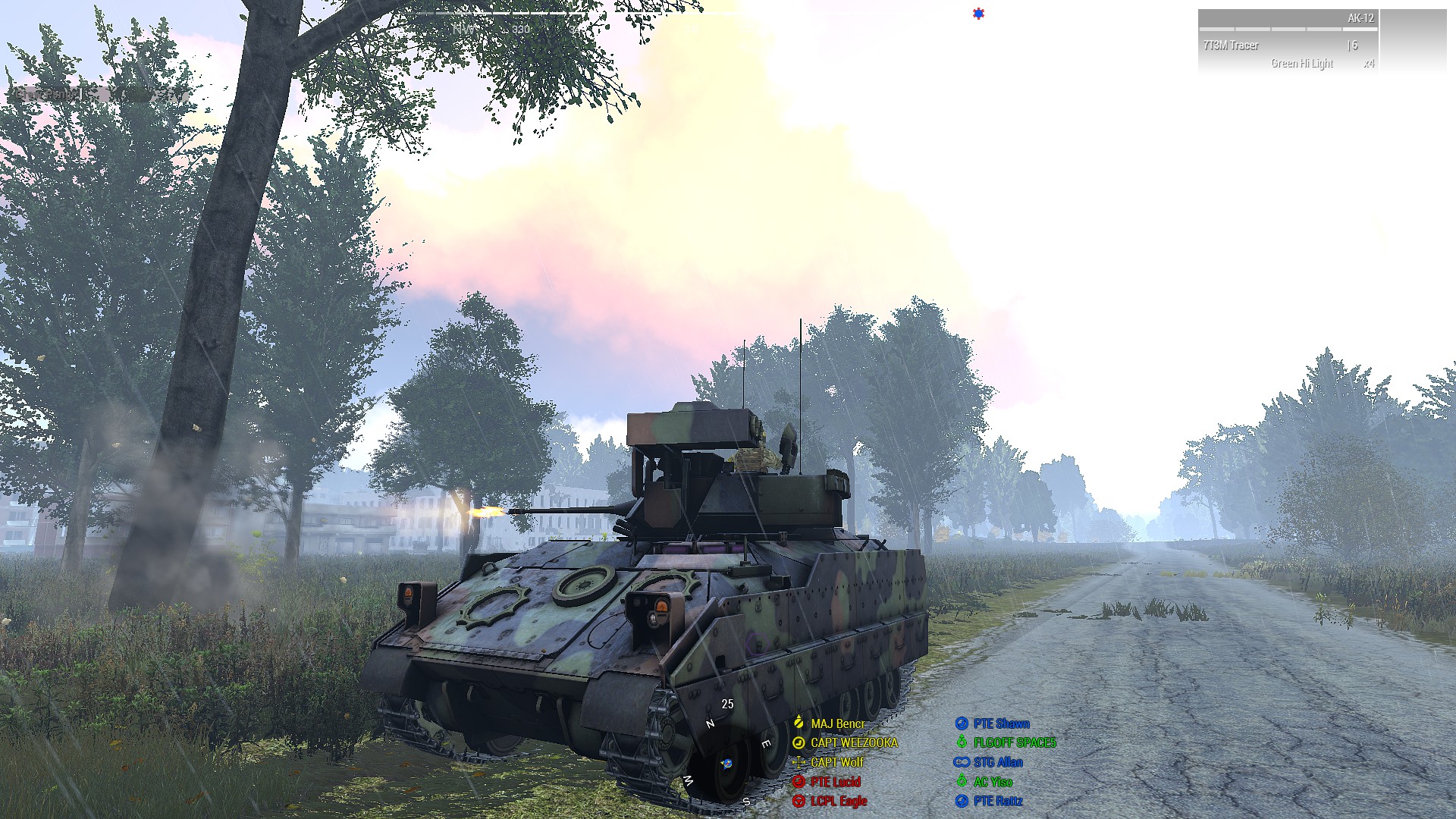
Task: Toggle the 7T3M Tracer ammunition type
Action: [1231, 45]
